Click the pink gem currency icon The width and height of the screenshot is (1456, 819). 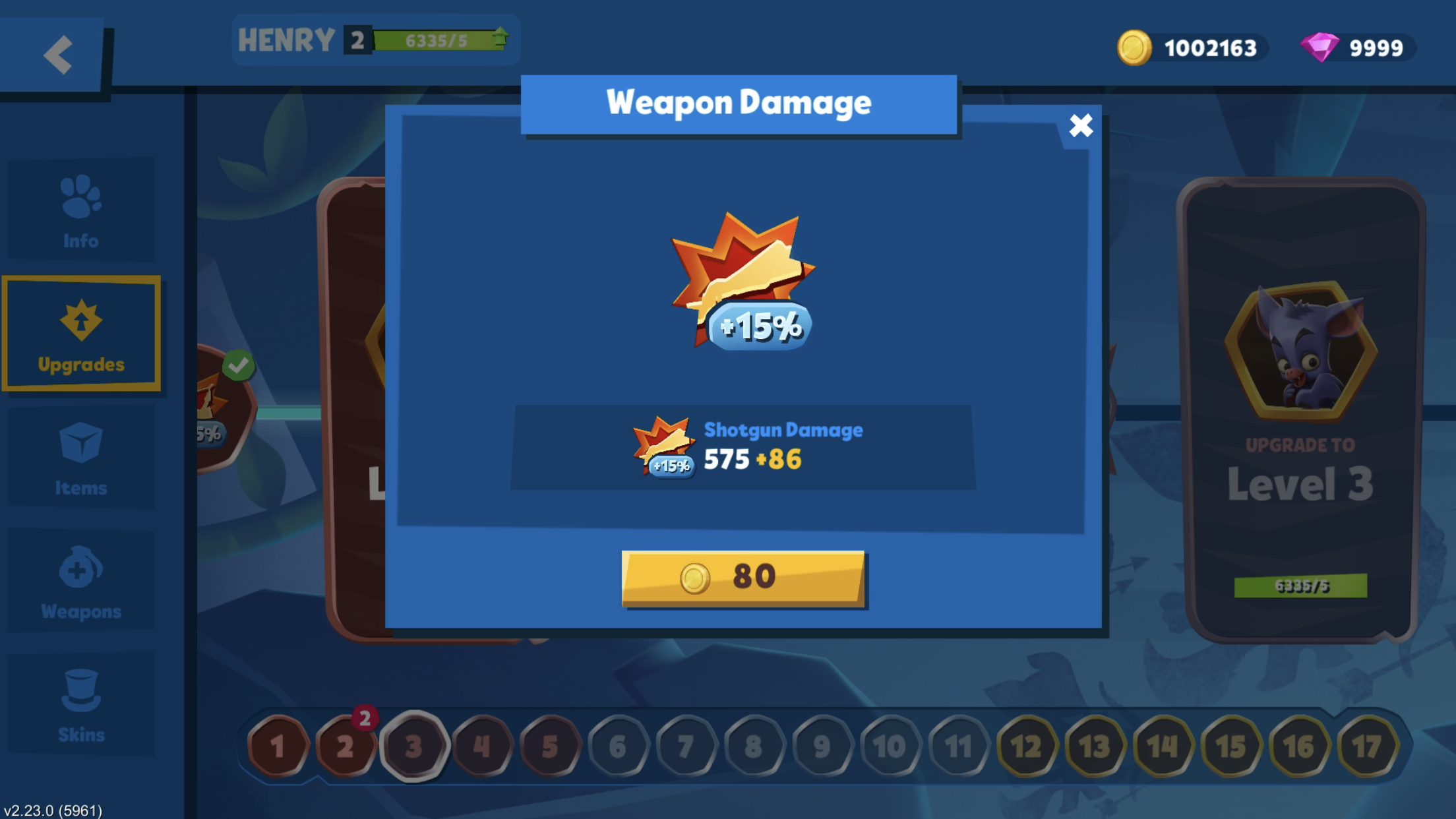coord(1319,47)
